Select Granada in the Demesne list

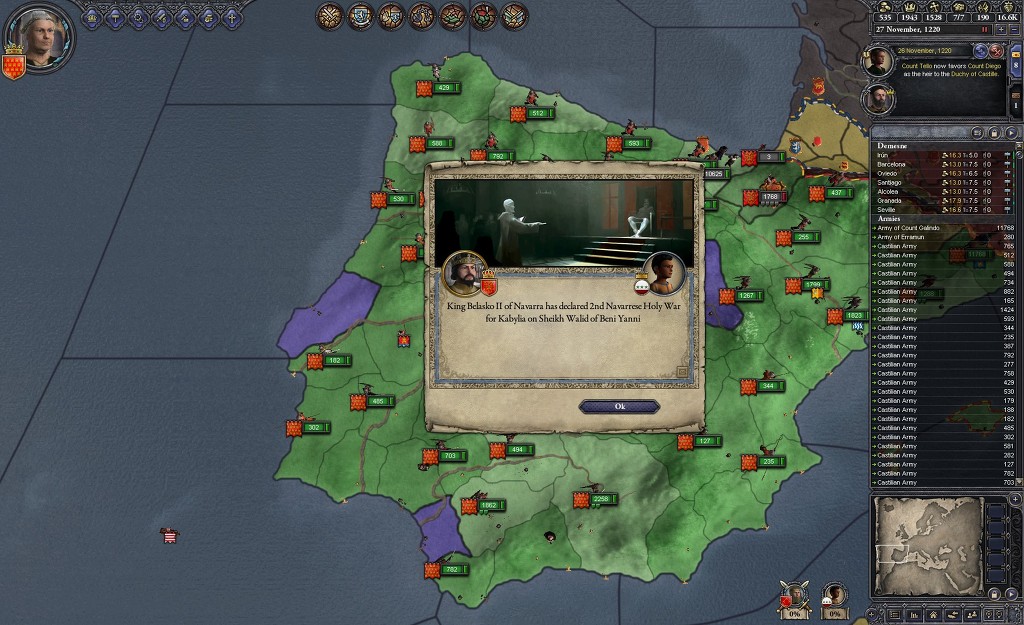[x=890, y=200]
